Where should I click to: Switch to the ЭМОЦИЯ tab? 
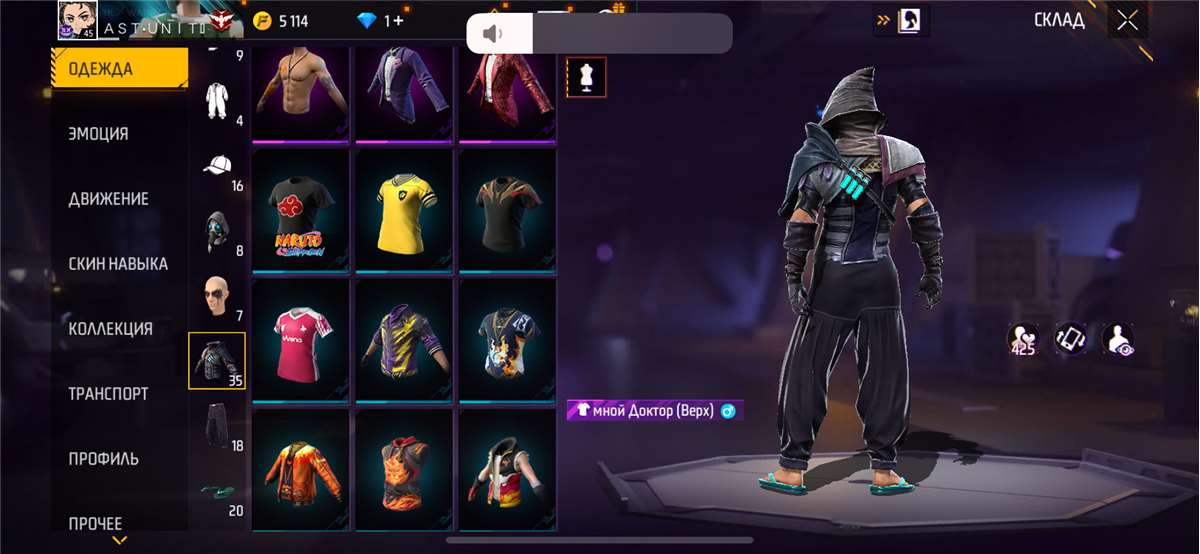pos(98,134)
